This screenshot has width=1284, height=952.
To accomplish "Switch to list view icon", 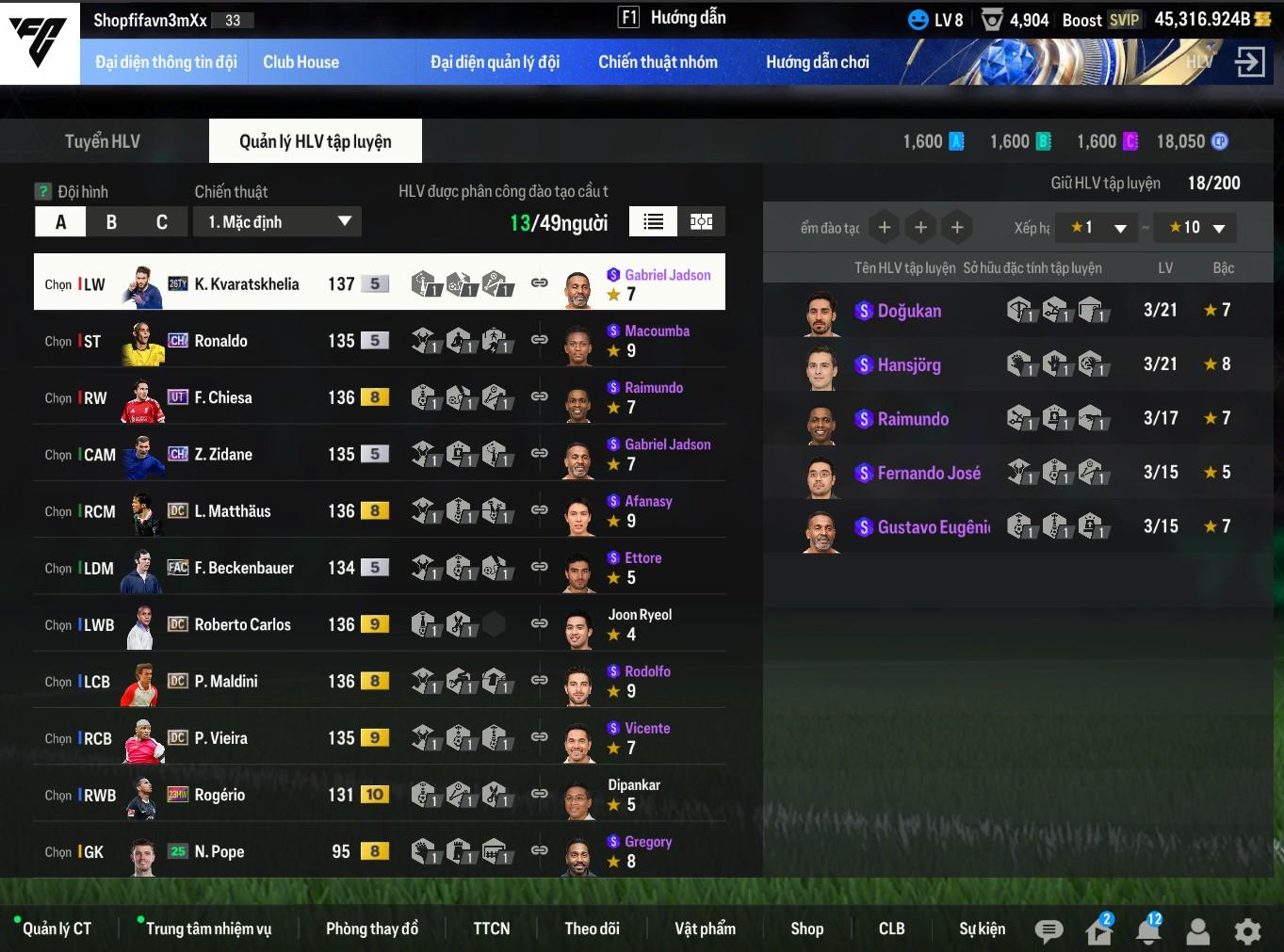I will point(653,221).
